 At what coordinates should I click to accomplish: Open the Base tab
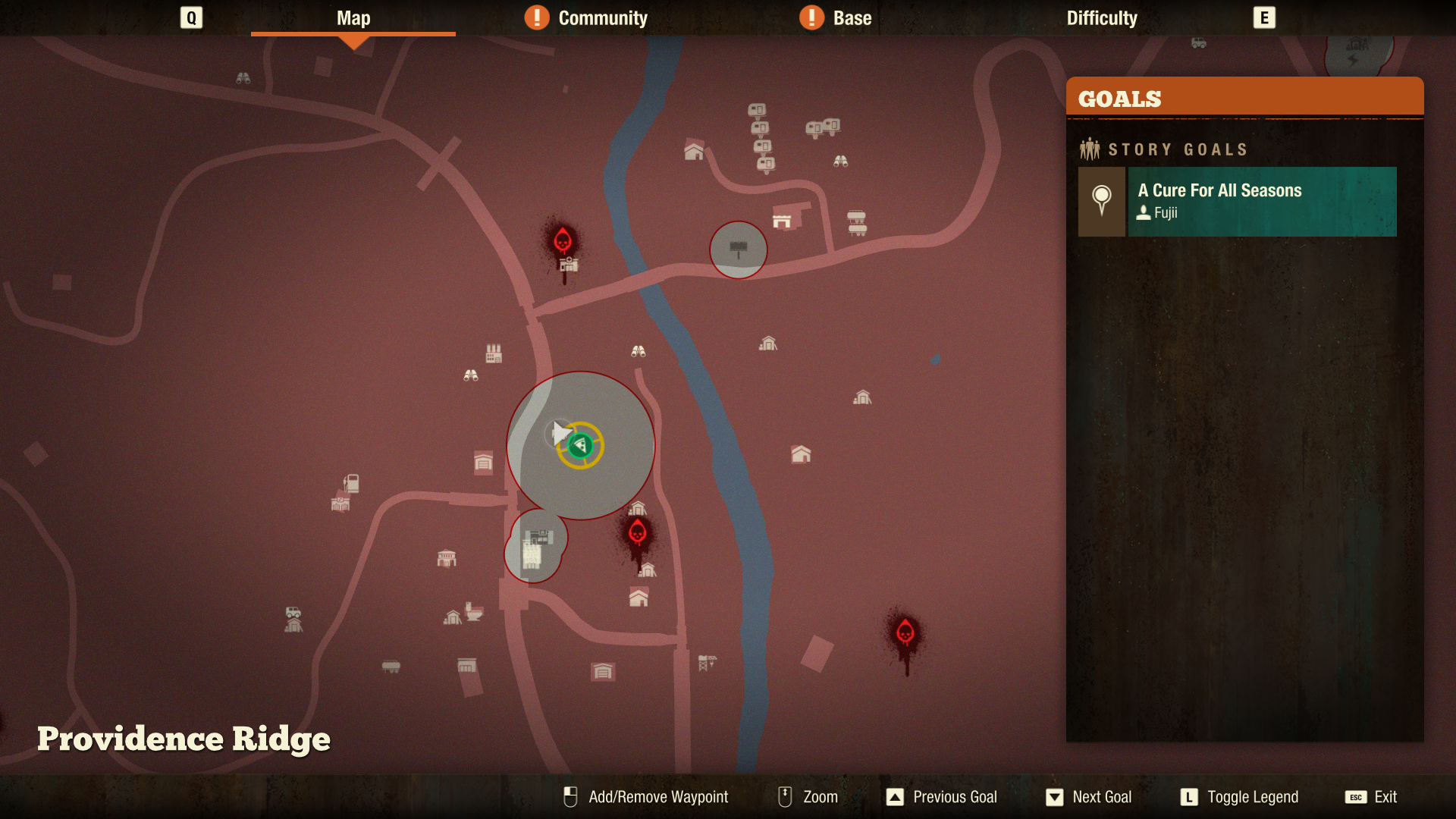click(x=852, y=18)
